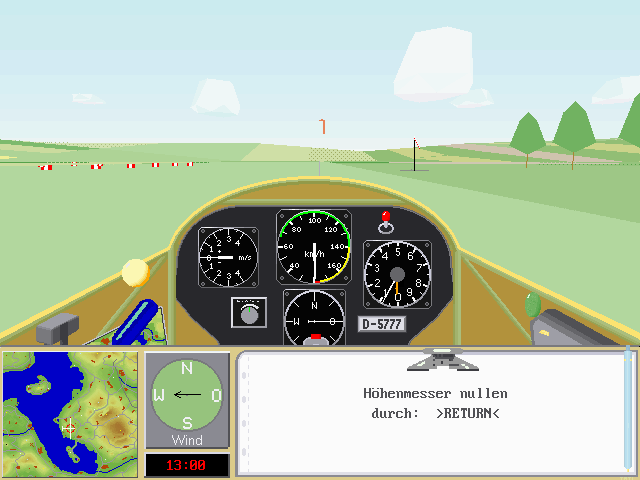This screenshot has height=480, width=640.
Task: Click the terrain minimap
Action: coord(70,411)
